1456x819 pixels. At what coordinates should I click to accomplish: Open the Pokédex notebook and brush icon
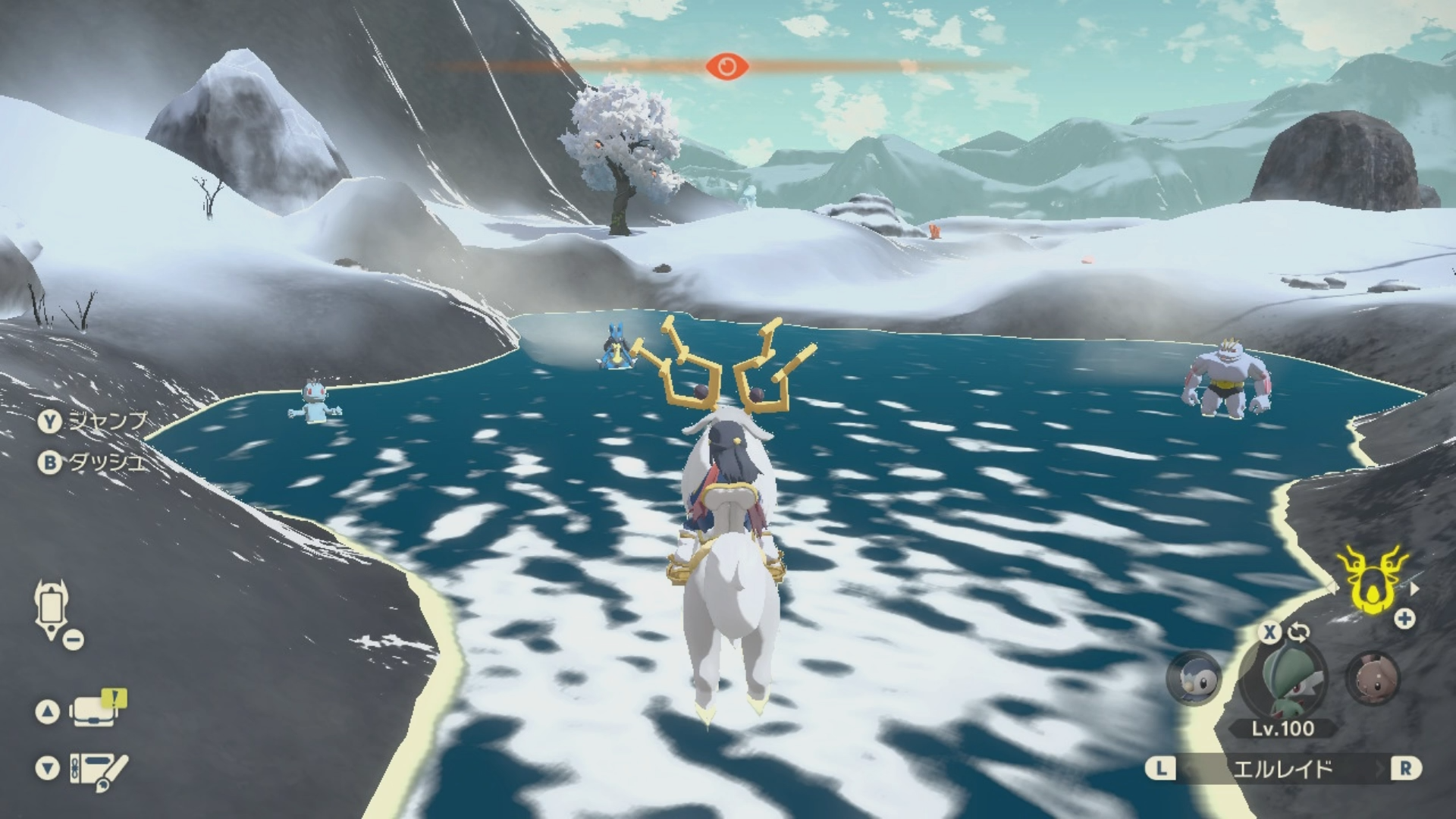point(99,769)
